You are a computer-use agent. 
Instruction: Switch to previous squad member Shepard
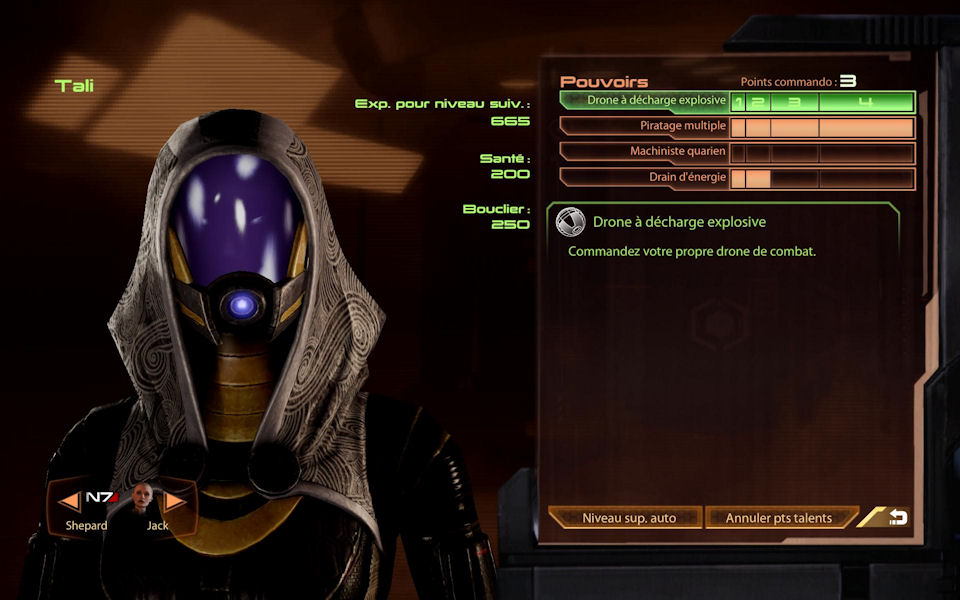click(x=68, y=499)
